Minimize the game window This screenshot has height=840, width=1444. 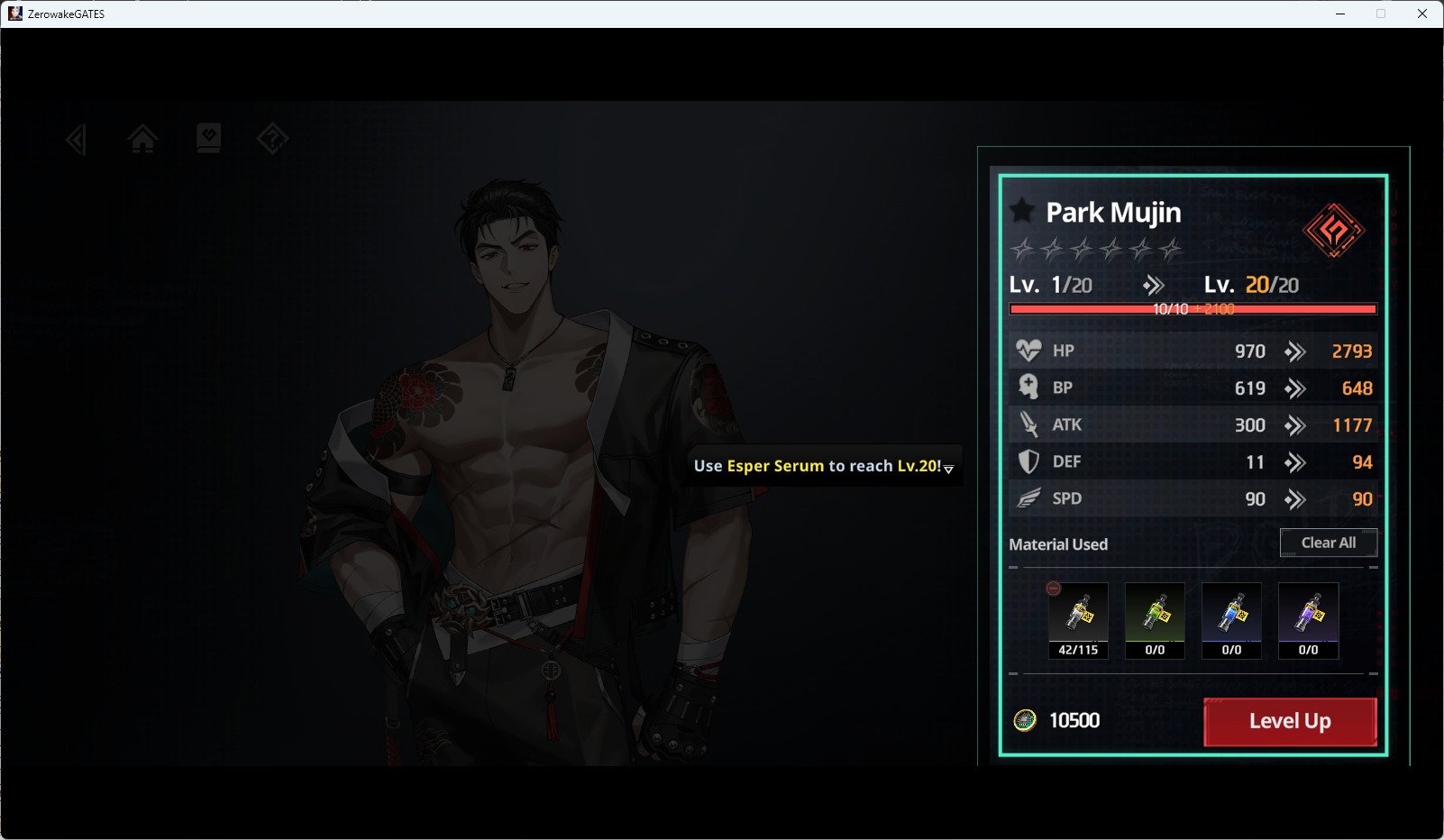1340,14
